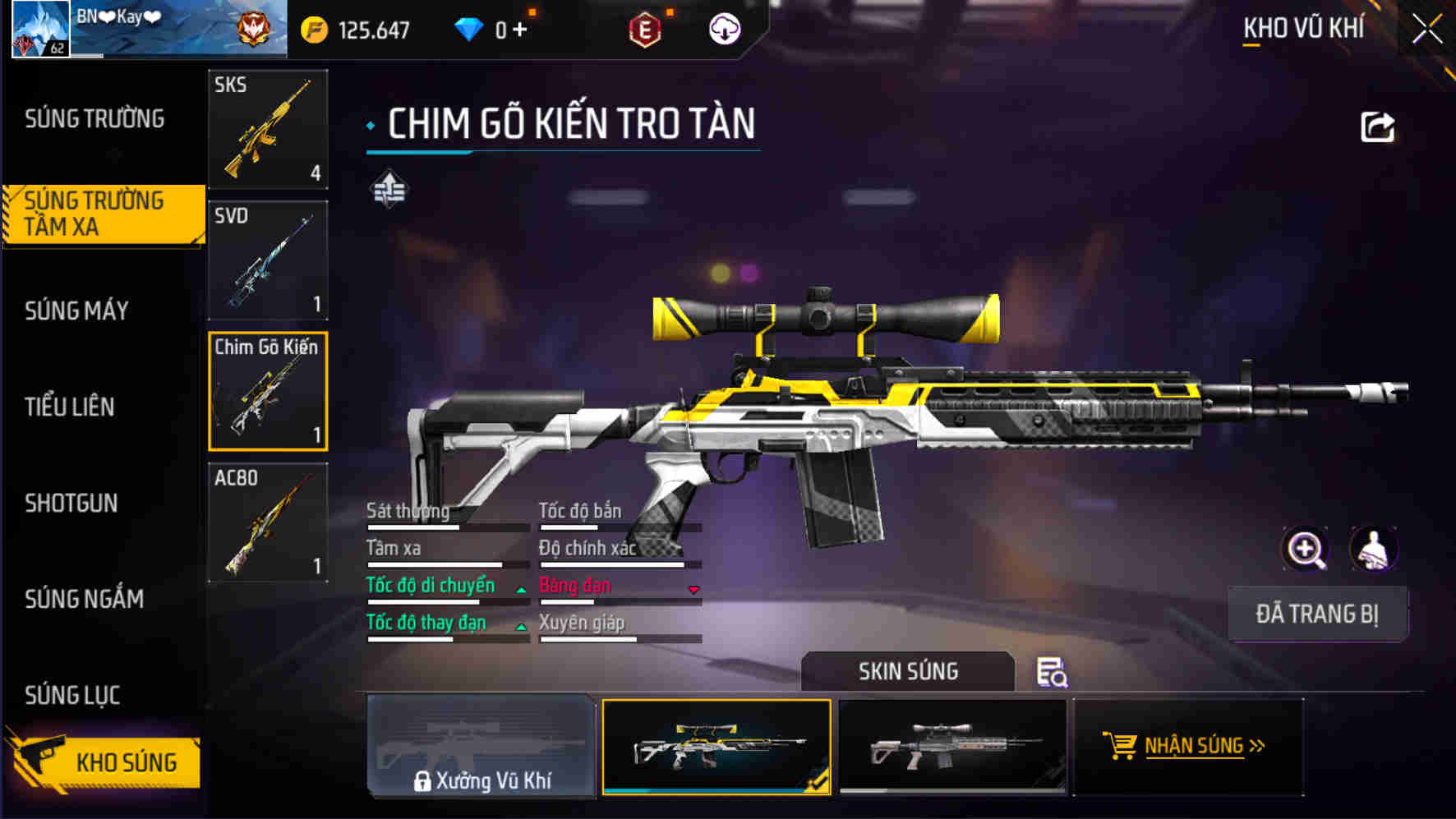
Task: Click the Chim Gõ Kiến weapon tile
Action: (x=268, y=391)
